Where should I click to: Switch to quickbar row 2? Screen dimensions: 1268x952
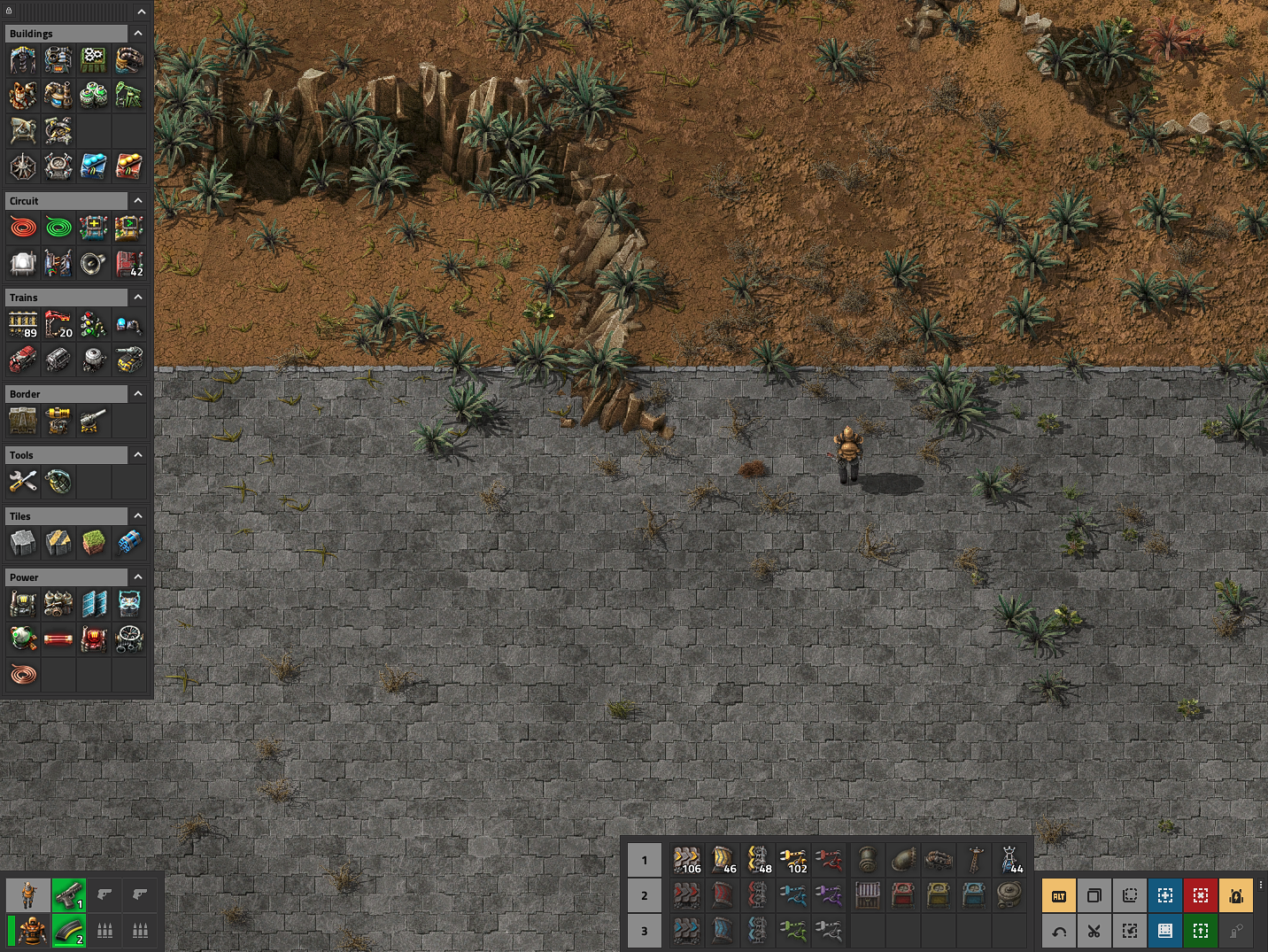coord(645,895)
